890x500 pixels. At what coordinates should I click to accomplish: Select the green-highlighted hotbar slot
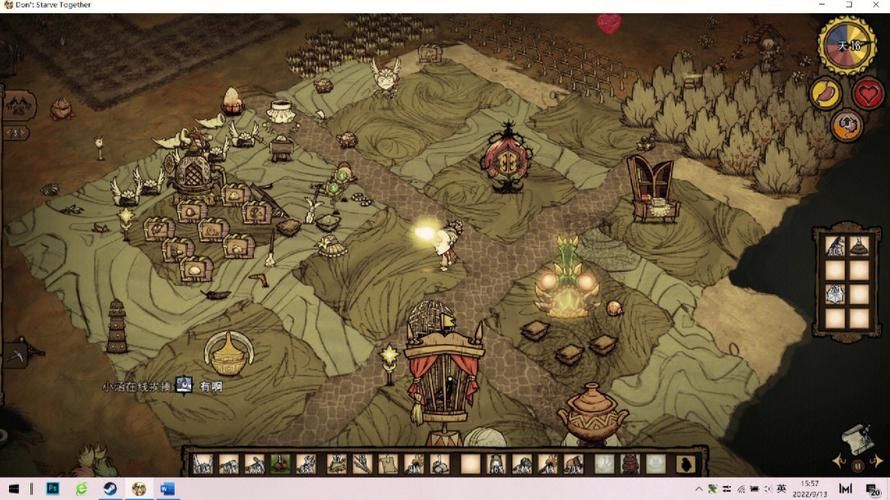(x=281, y=463)
